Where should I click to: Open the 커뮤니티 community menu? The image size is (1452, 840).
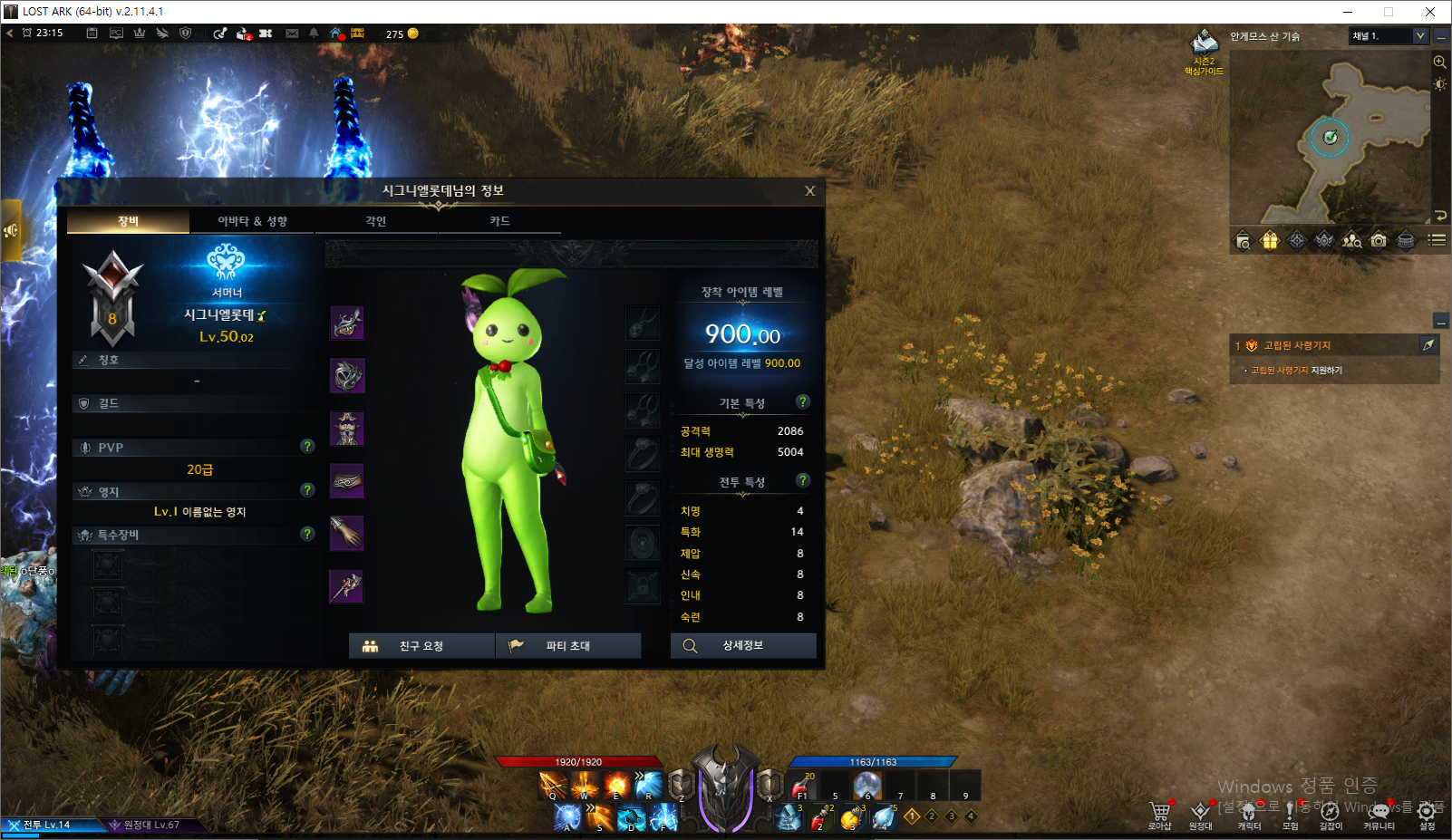(1379, 814)
